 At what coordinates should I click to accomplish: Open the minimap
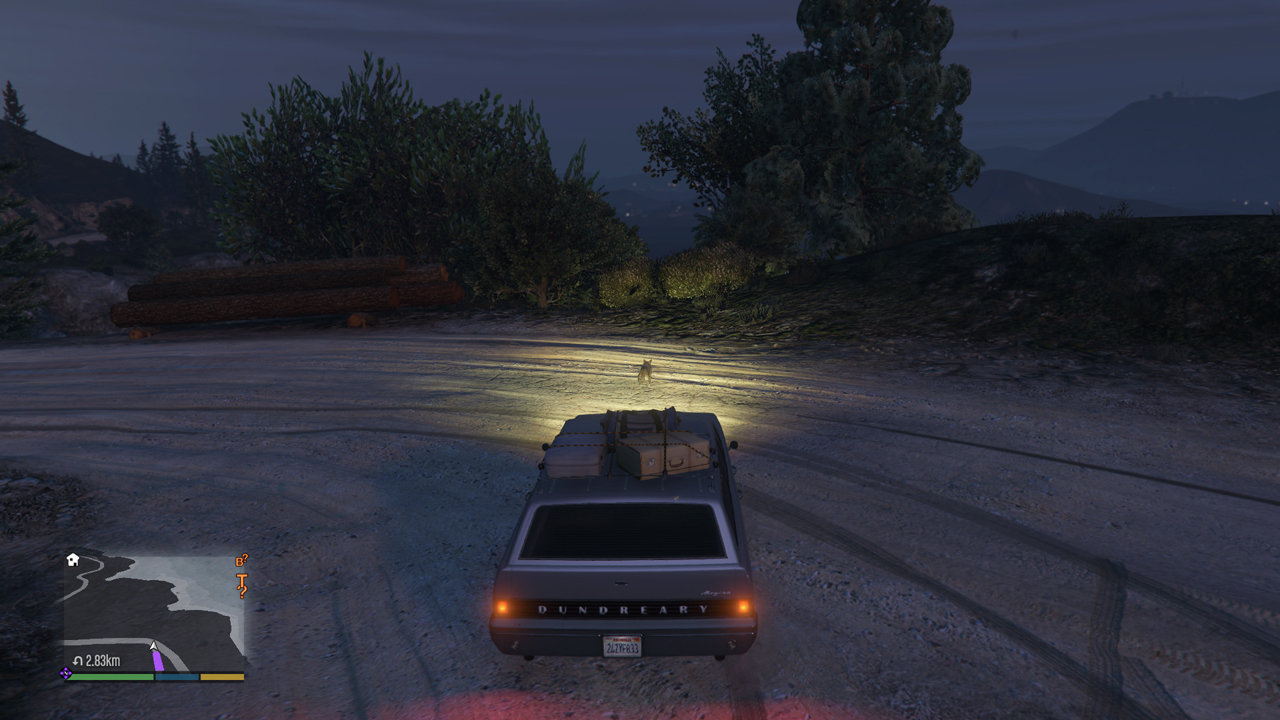pos(154,612)
